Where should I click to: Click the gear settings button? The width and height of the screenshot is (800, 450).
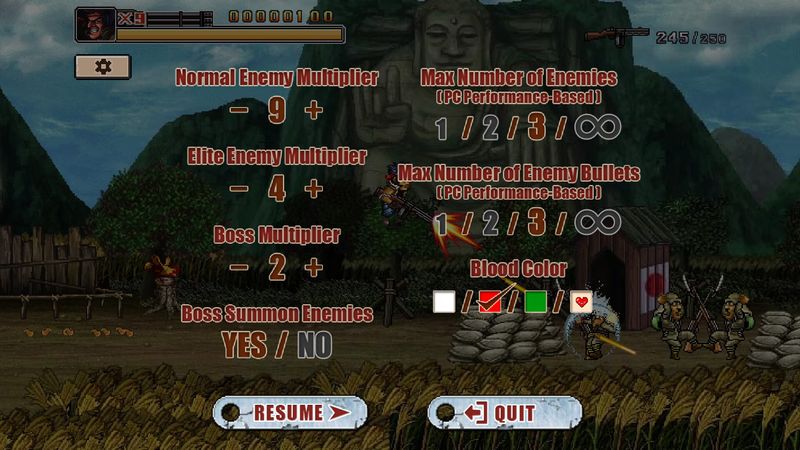(x=103, y=66)
